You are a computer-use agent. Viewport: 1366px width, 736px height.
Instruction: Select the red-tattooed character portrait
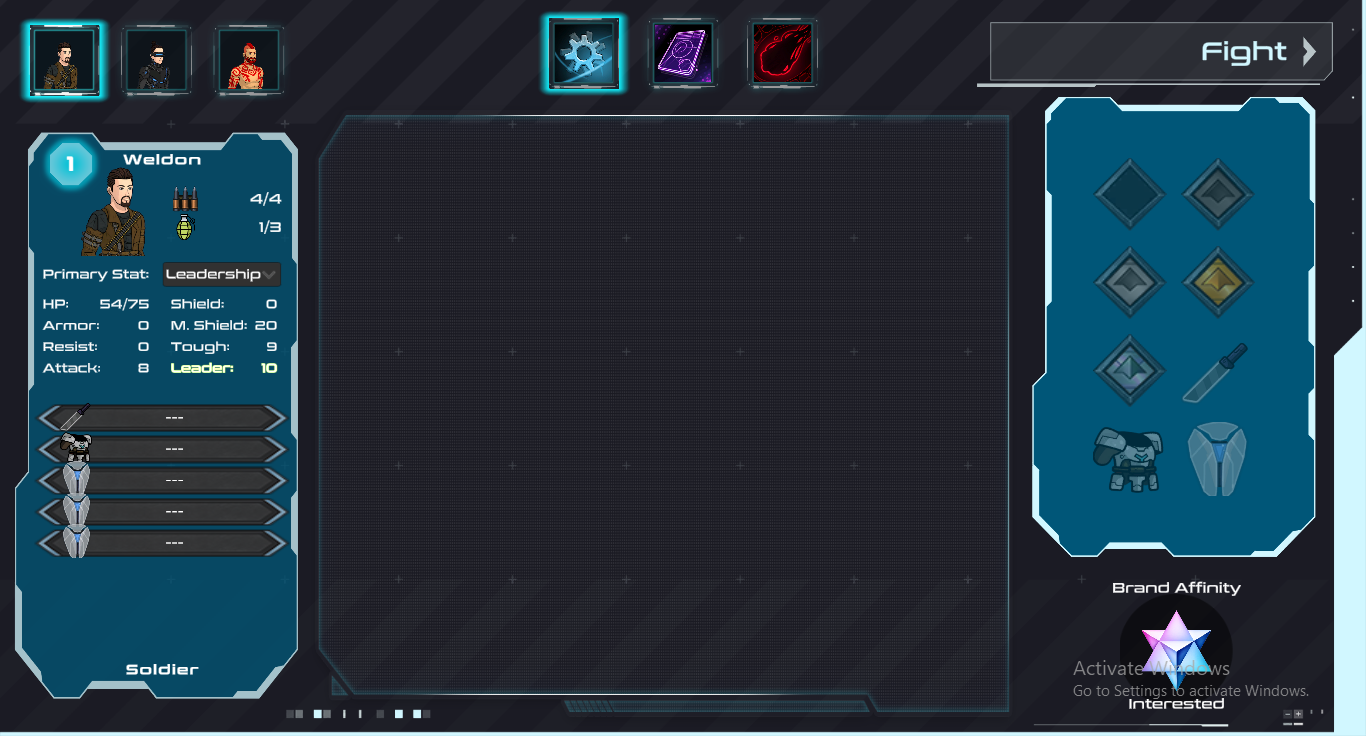point(250,60)
